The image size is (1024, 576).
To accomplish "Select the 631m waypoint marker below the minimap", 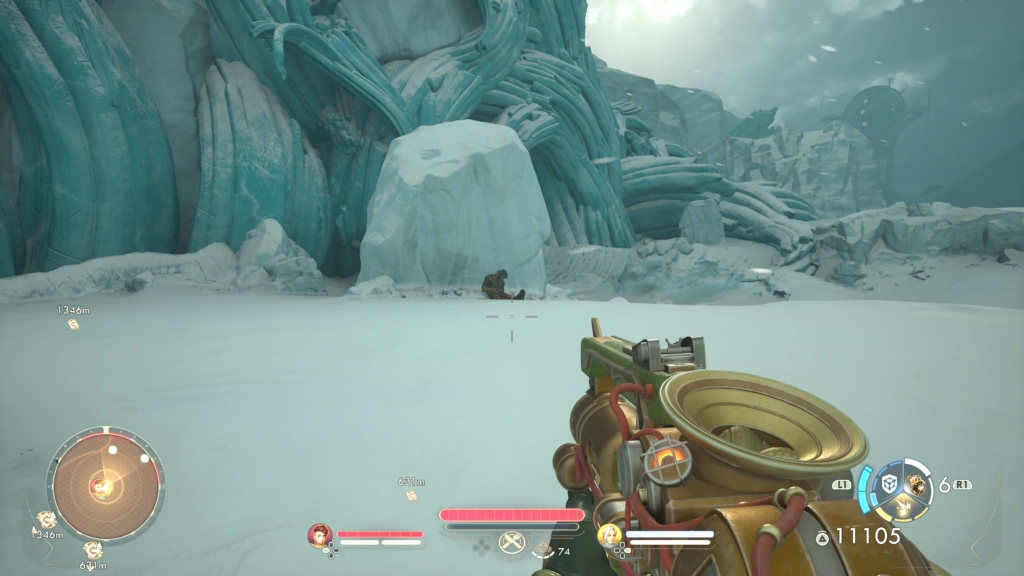I will [92, 550].
